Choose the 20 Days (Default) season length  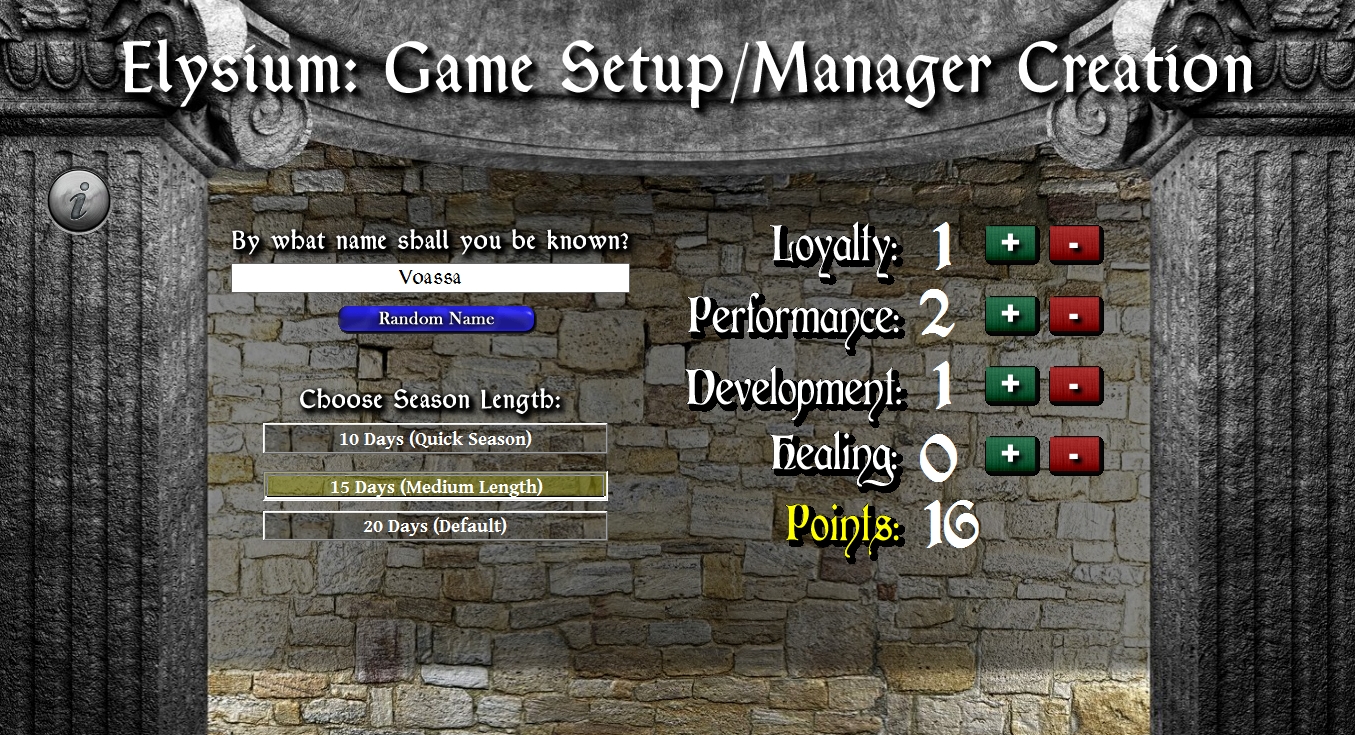[435, 525]
